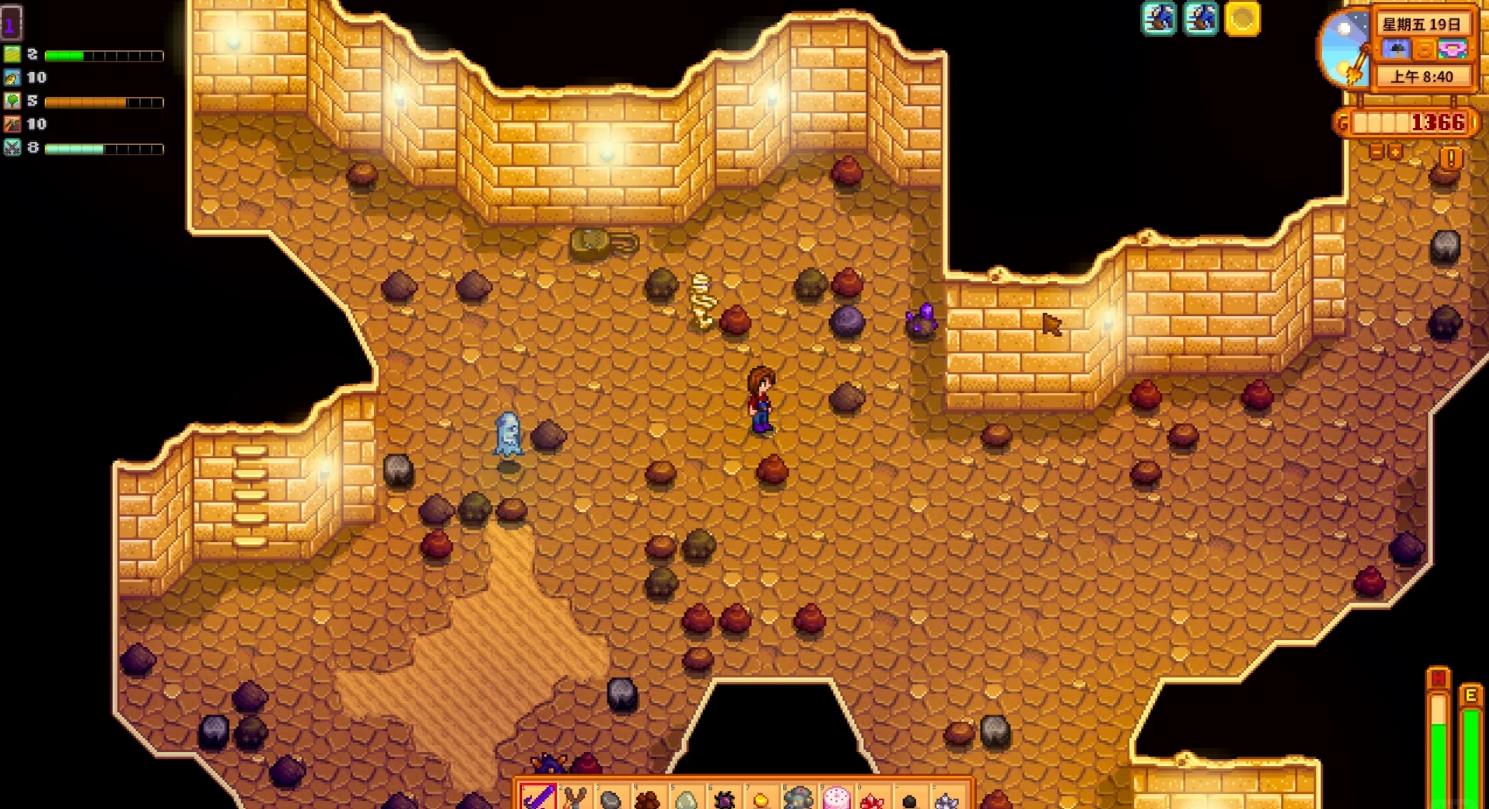The image size is (1489, 809).
Task: Click the farming skill icon
Action: click(x=12, y=55)
